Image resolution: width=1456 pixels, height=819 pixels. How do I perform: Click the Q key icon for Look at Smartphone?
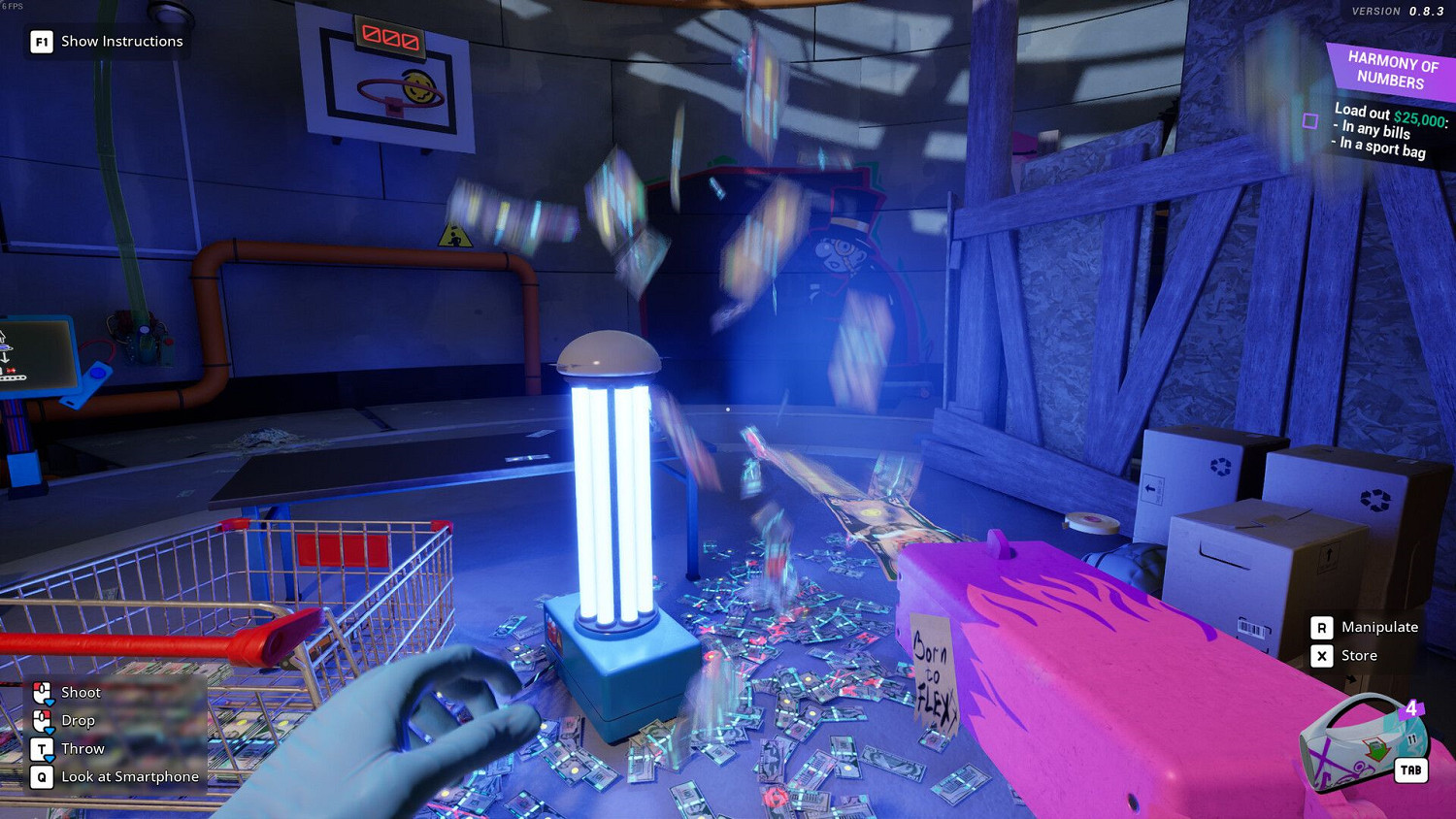click(x=42, y=776)
